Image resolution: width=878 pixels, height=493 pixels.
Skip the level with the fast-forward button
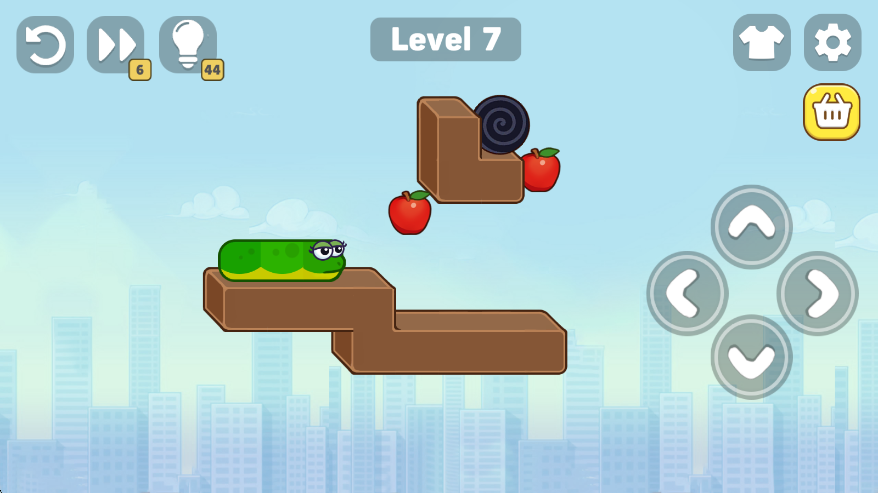click(115, 44)
